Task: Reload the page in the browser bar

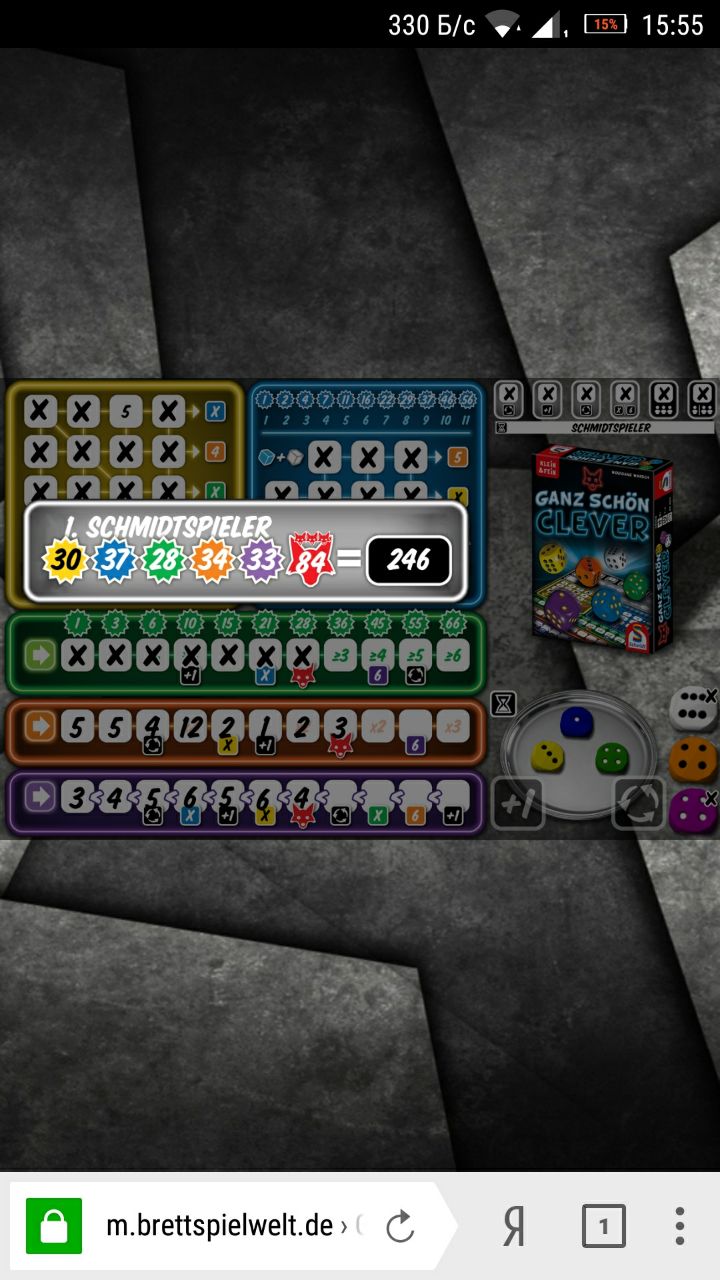Action: tap(400, 1226)
